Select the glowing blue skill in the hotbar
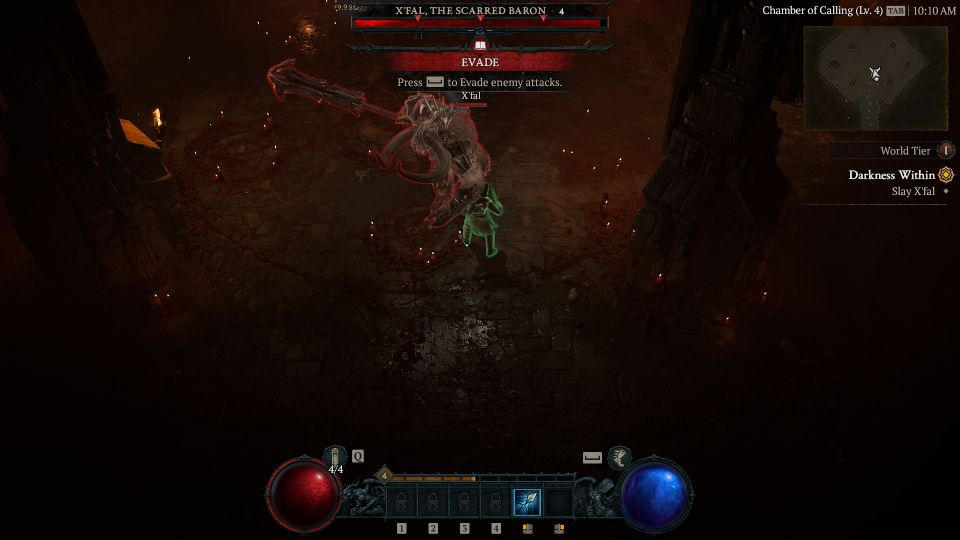 (x=527, y=502)
